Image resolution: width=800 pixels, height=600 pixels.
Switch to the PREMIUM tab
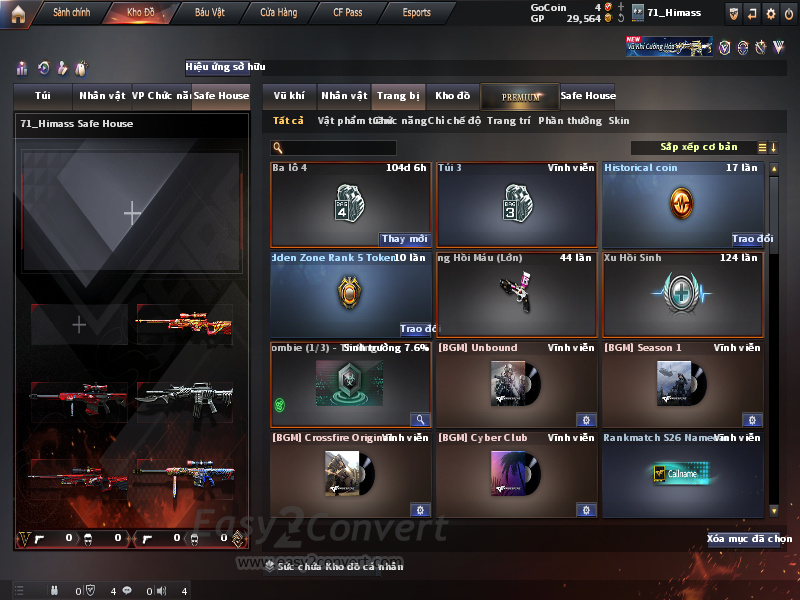(520, 96)
